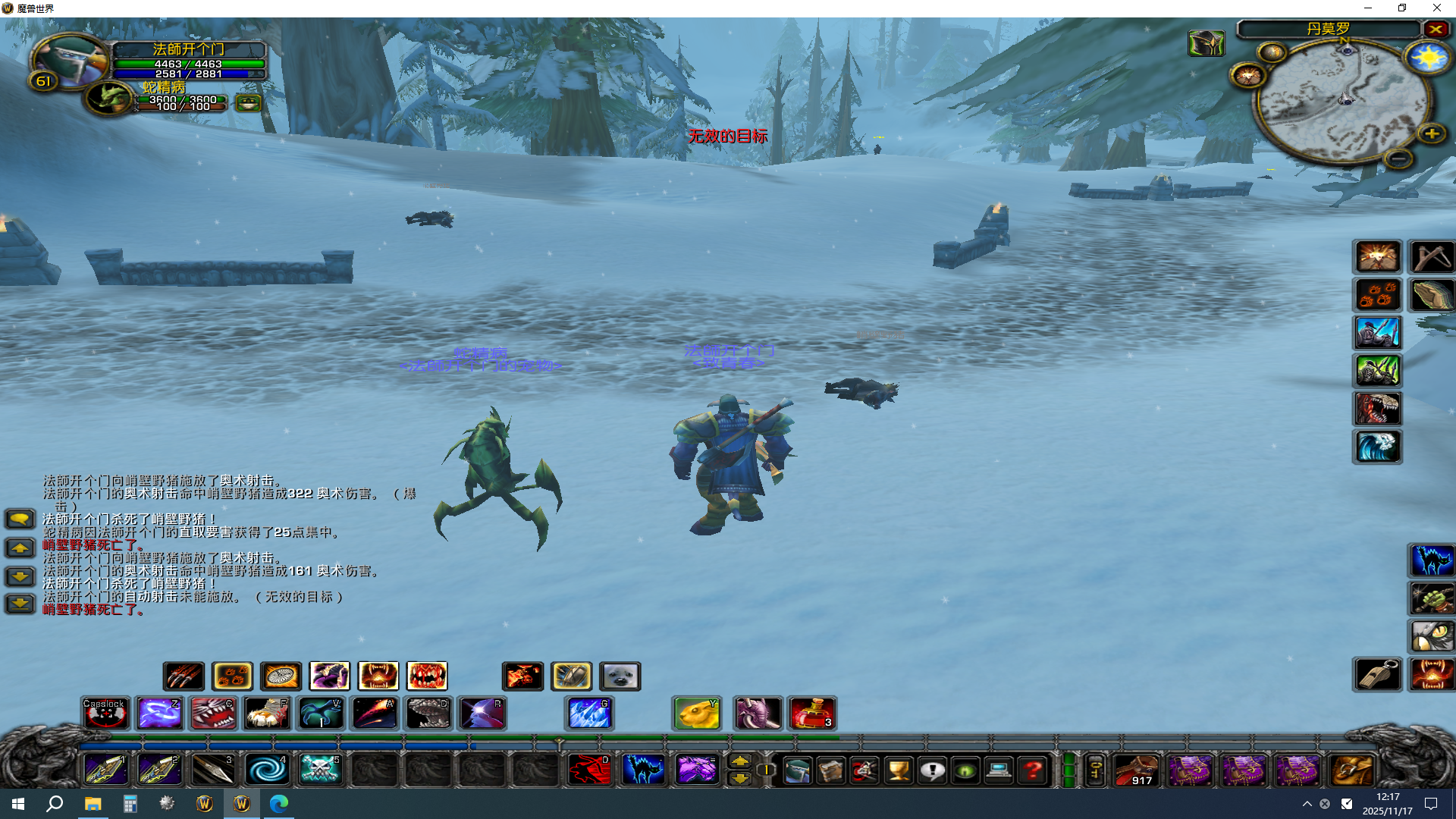Image resolution: width=1456 pixels, height=819 pixels.
Task: Activate the golden cheetah aspect bound to Y
Action: [696, 714]
